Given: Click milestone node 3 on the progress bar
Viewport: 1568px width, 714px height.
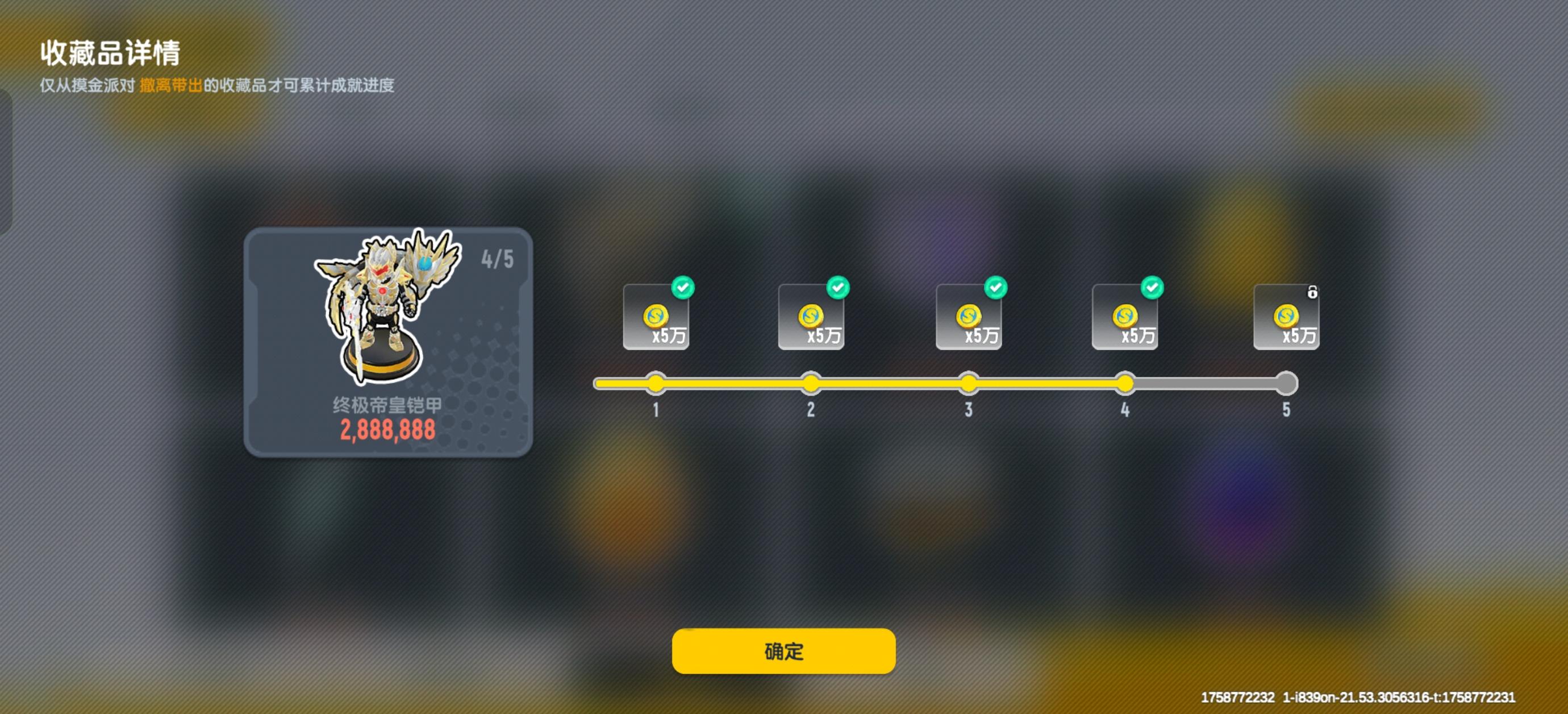Looking at the screenshot, I should point(969,383).
